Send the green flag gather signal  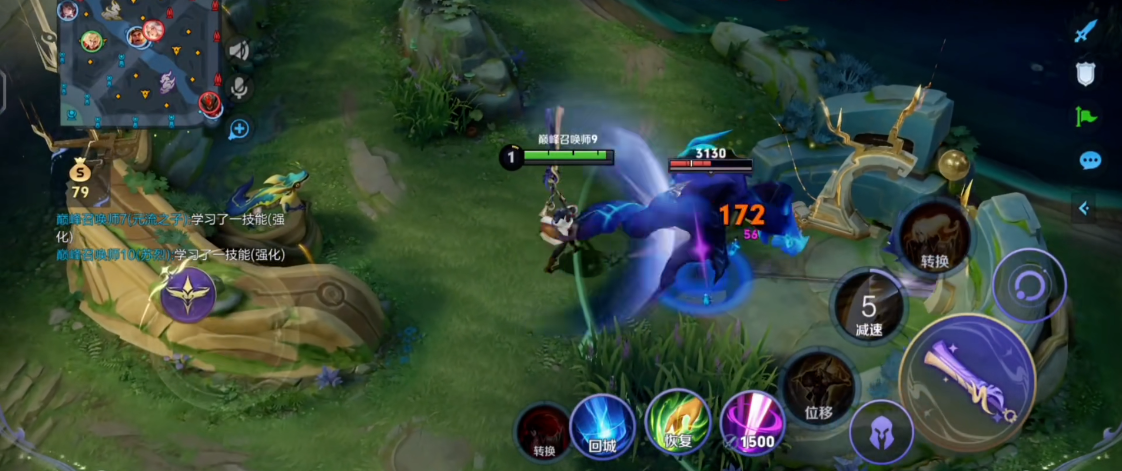coord(1086,116)
